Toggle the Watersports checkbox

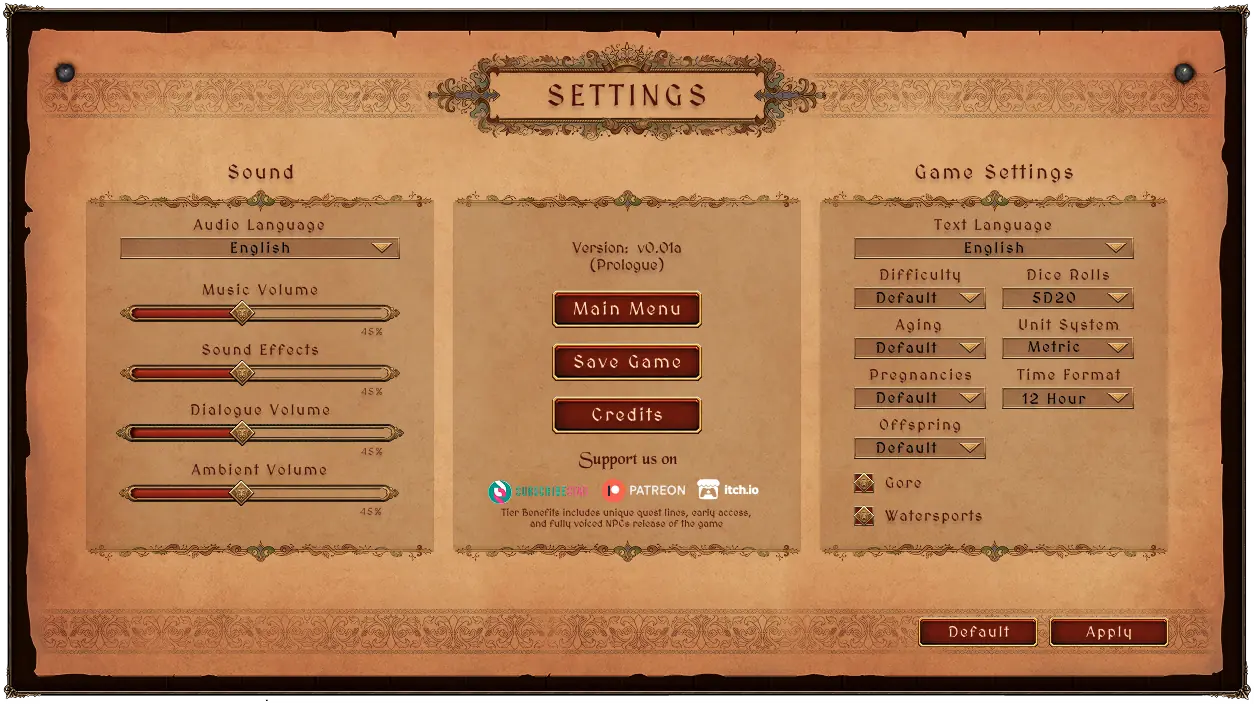864,516
